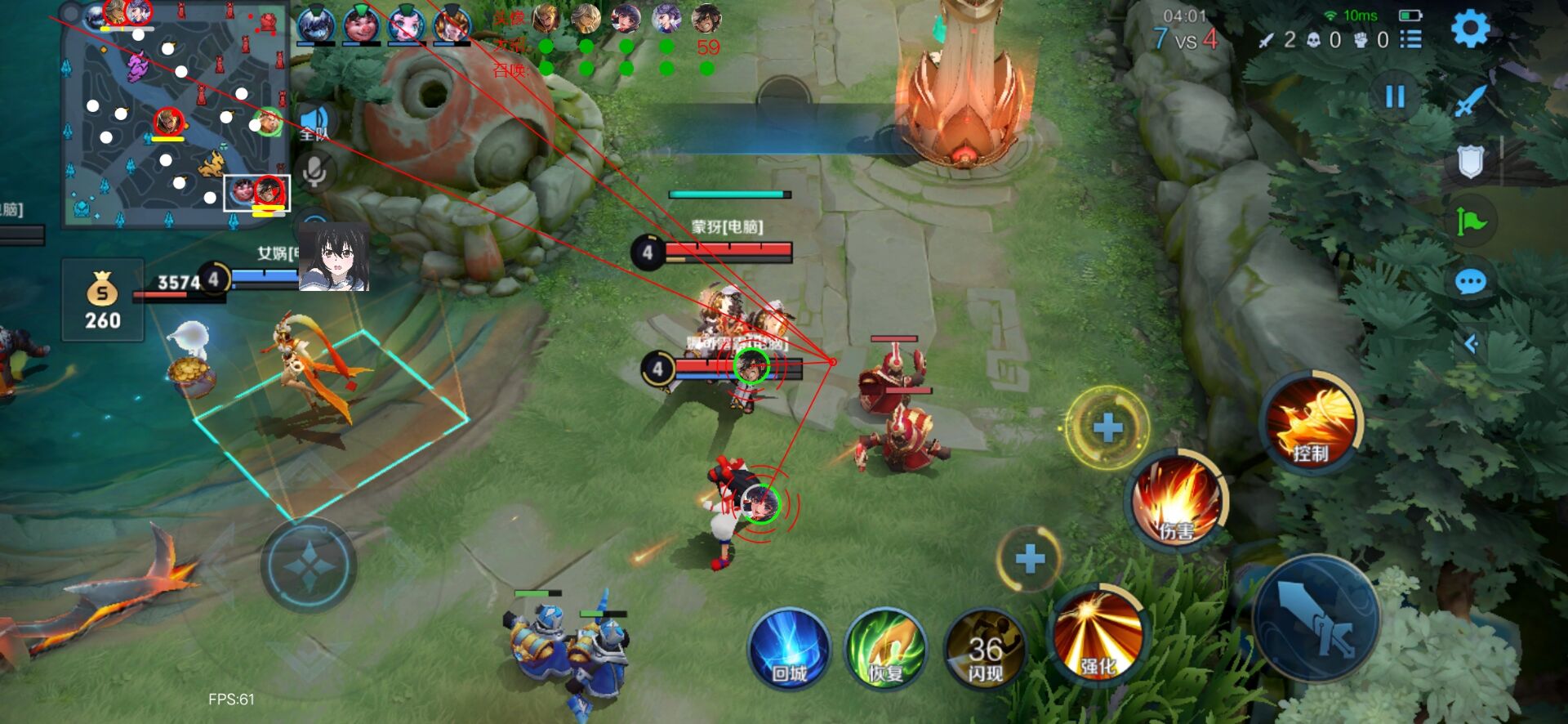Use the 恢复 heal skill
The height and width of the screenshot is (724, 1568).
[x=885, y=648]
